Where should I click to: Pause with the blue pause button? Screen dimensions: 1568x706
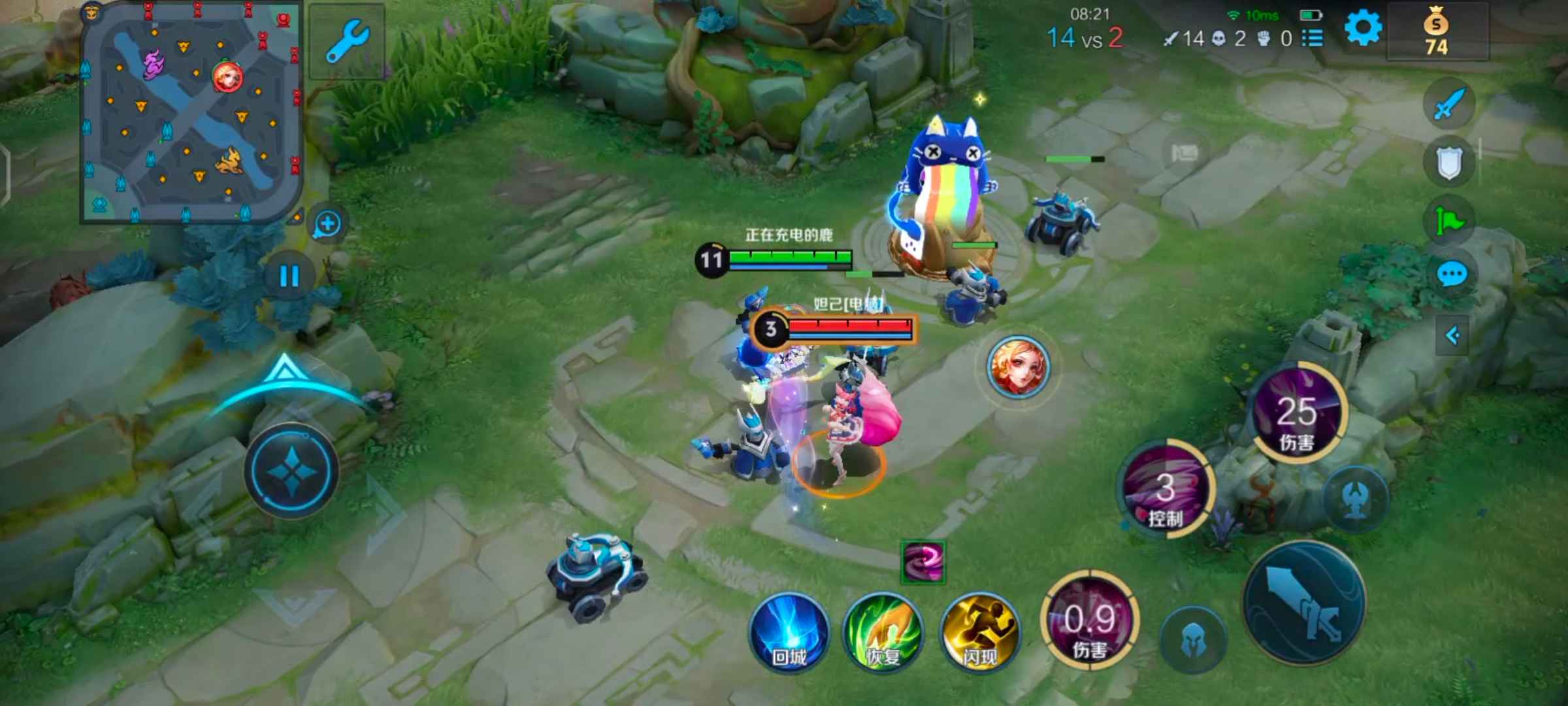[x=289, y=276]
